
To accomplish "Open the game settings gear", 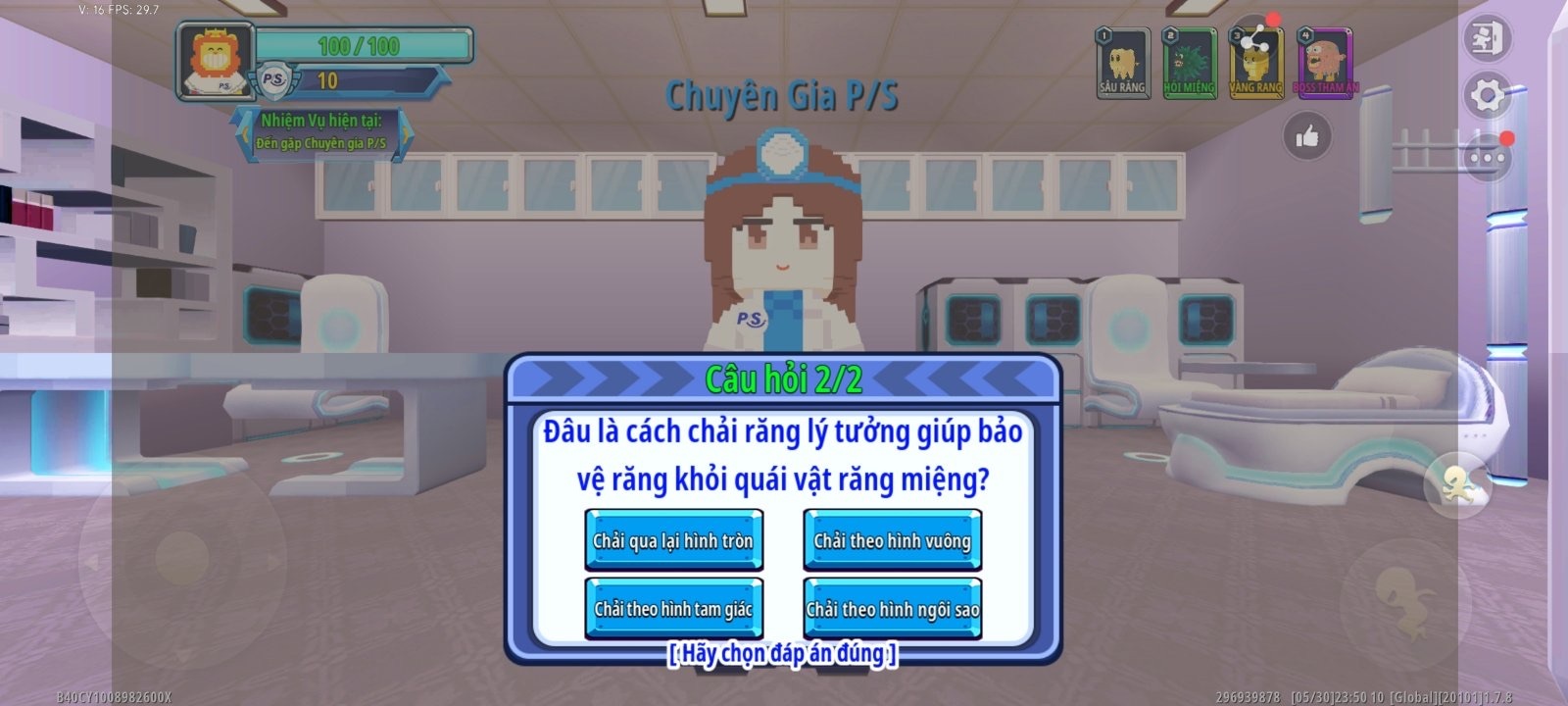I will (1489, 93).
